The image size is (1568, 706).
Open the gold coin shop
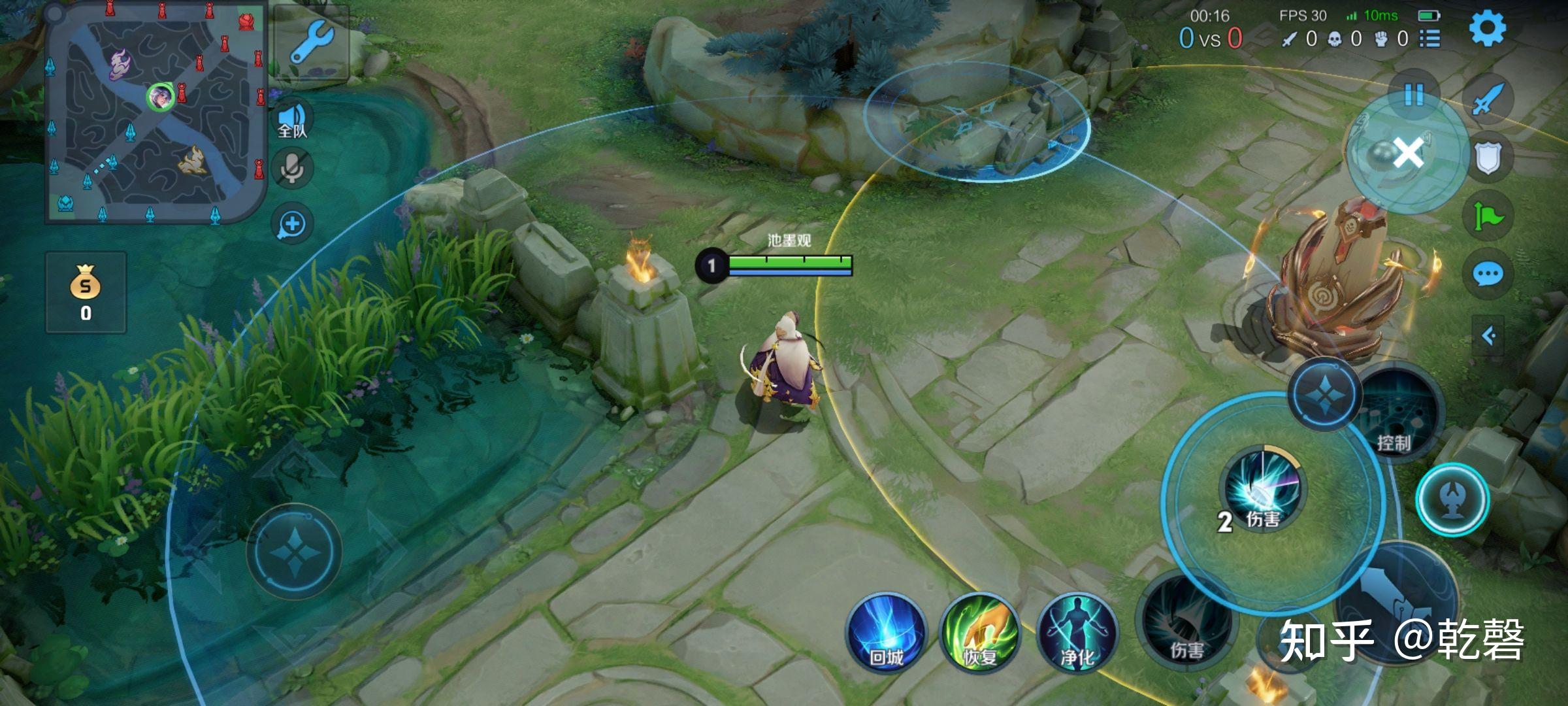86,293
